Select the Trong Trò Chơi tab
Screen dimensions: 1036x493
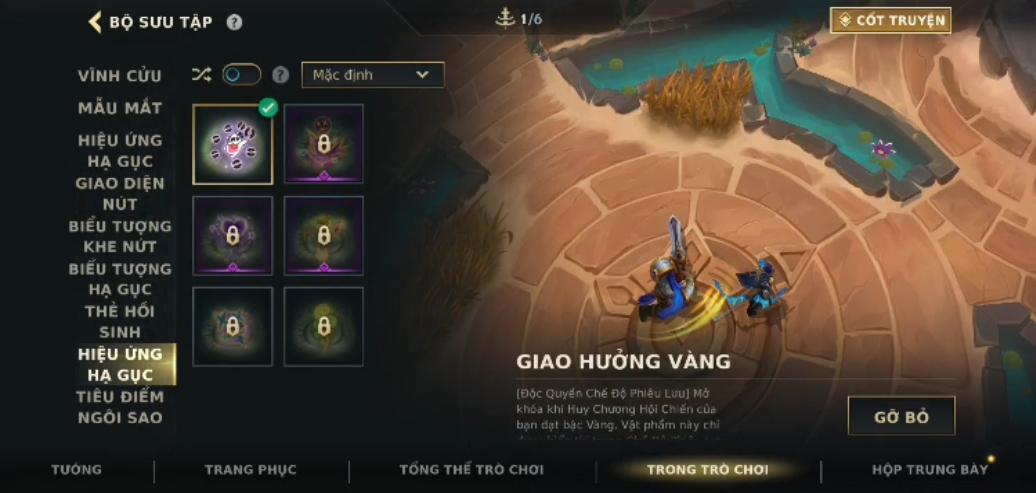click(x=707, y=470)
